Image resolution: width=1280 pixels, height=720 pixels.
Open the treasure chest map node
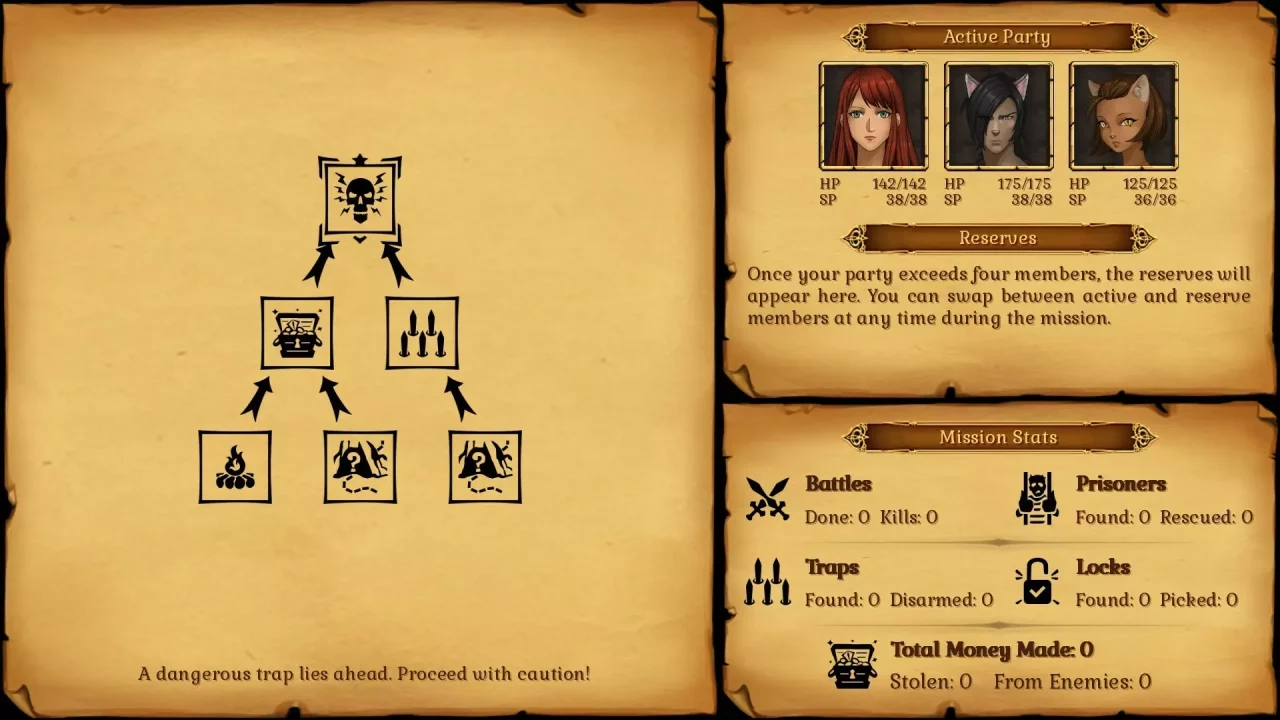[297, 332]
